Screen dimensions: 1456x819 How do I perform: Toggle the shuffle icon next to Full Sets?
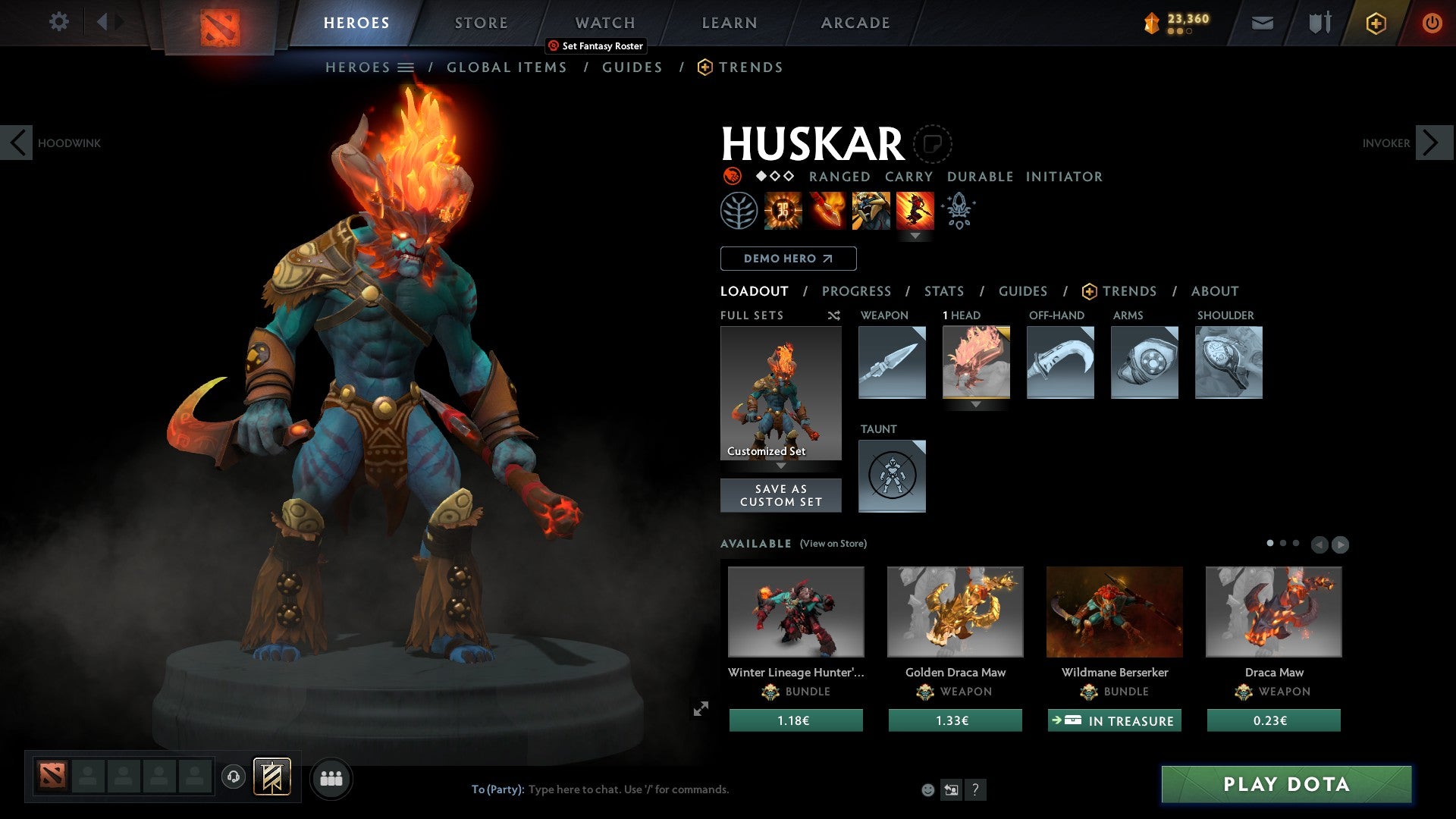pyautogui.click(x=834, y=315)
